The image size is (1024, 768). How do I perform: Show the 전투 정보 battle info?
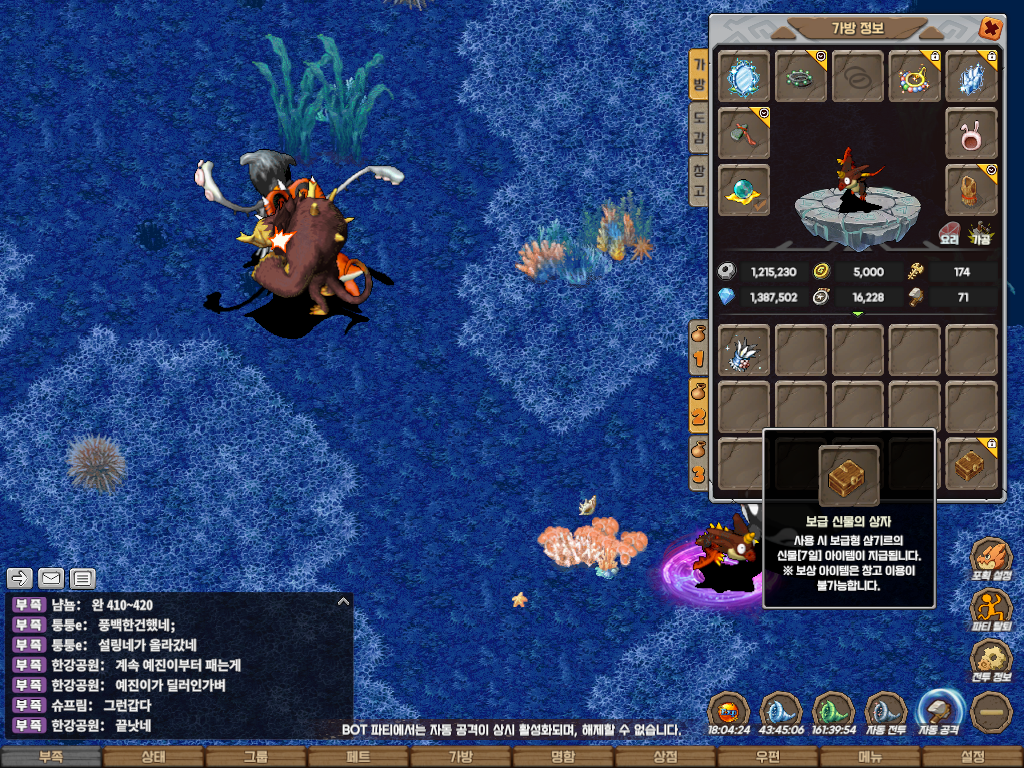coord(991,661)
